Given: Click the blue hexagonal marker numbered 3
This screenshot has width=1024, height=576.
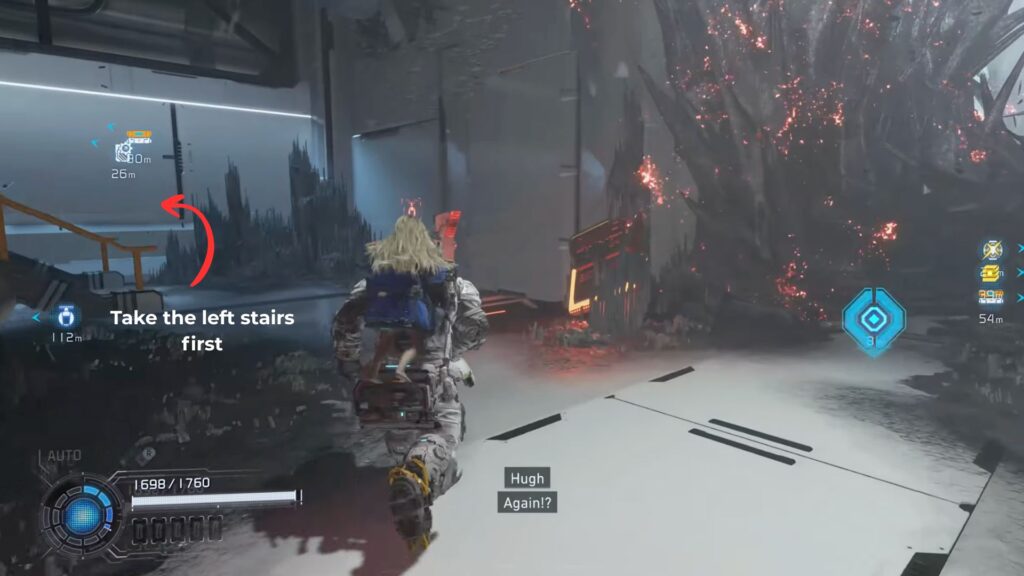Looking at the screenshot, I should click(x=873, y=321).
